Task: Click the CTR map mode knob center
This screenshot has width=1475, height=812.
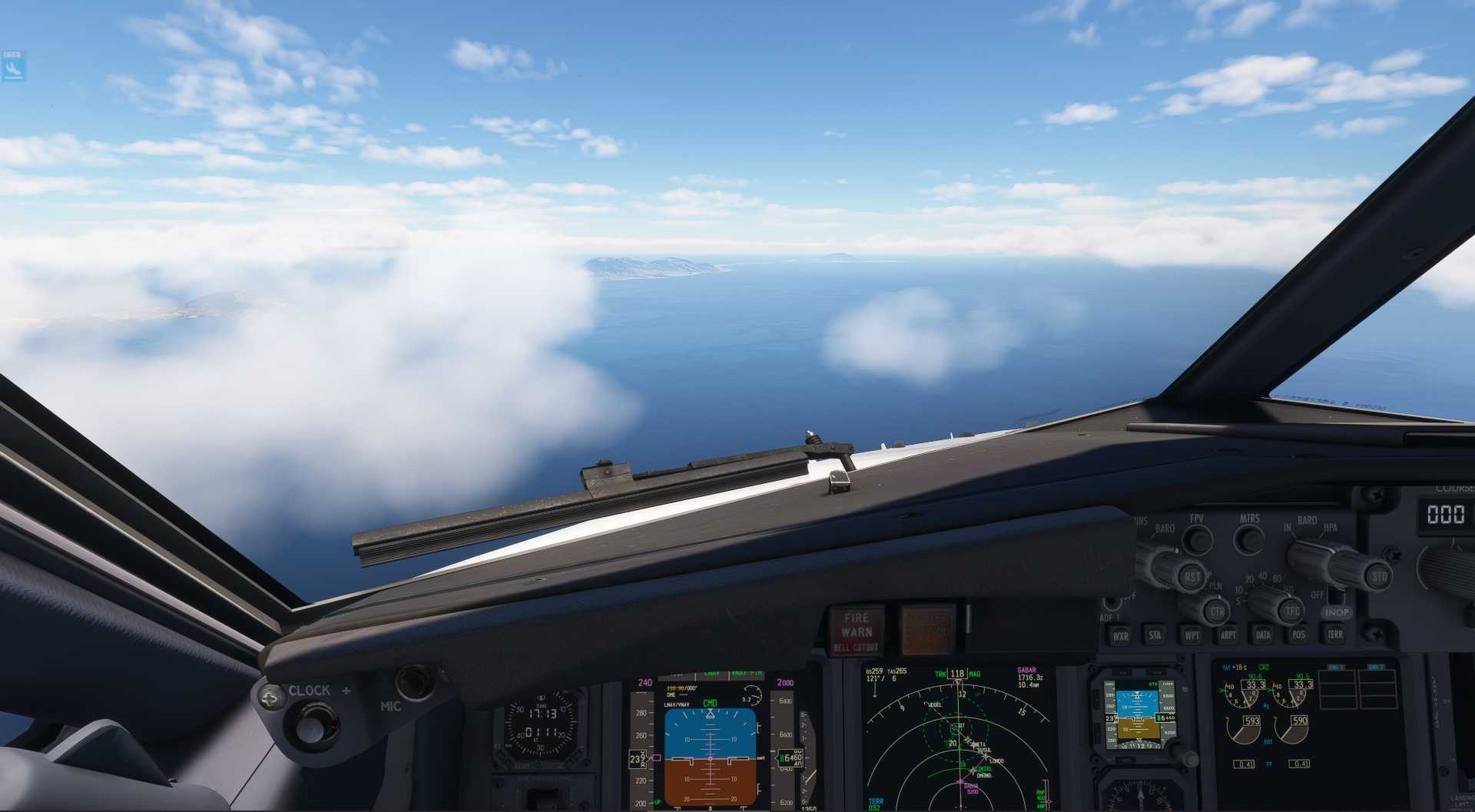Action: (x=1217, y=612)
